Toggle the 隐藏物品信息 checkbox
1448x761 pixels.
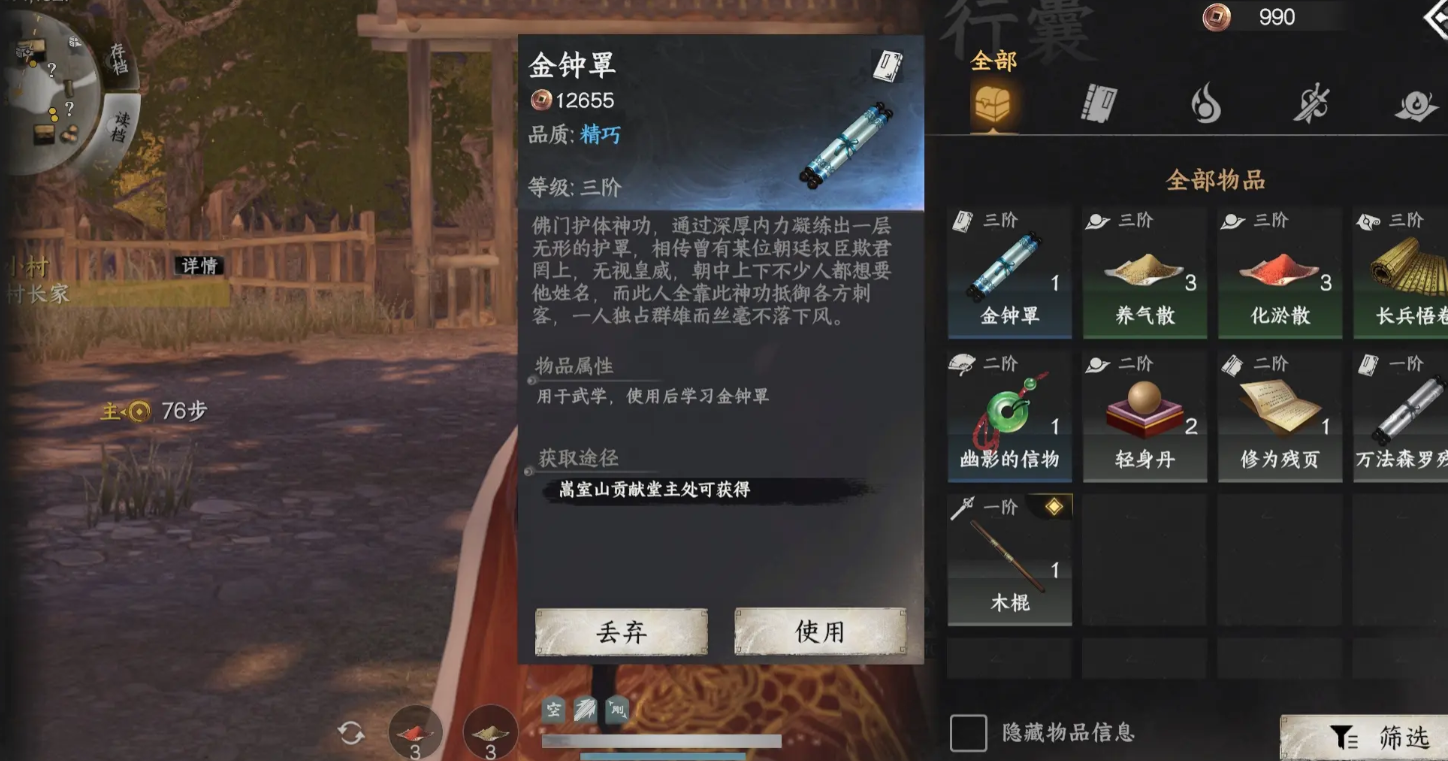(x=968, y=733)
